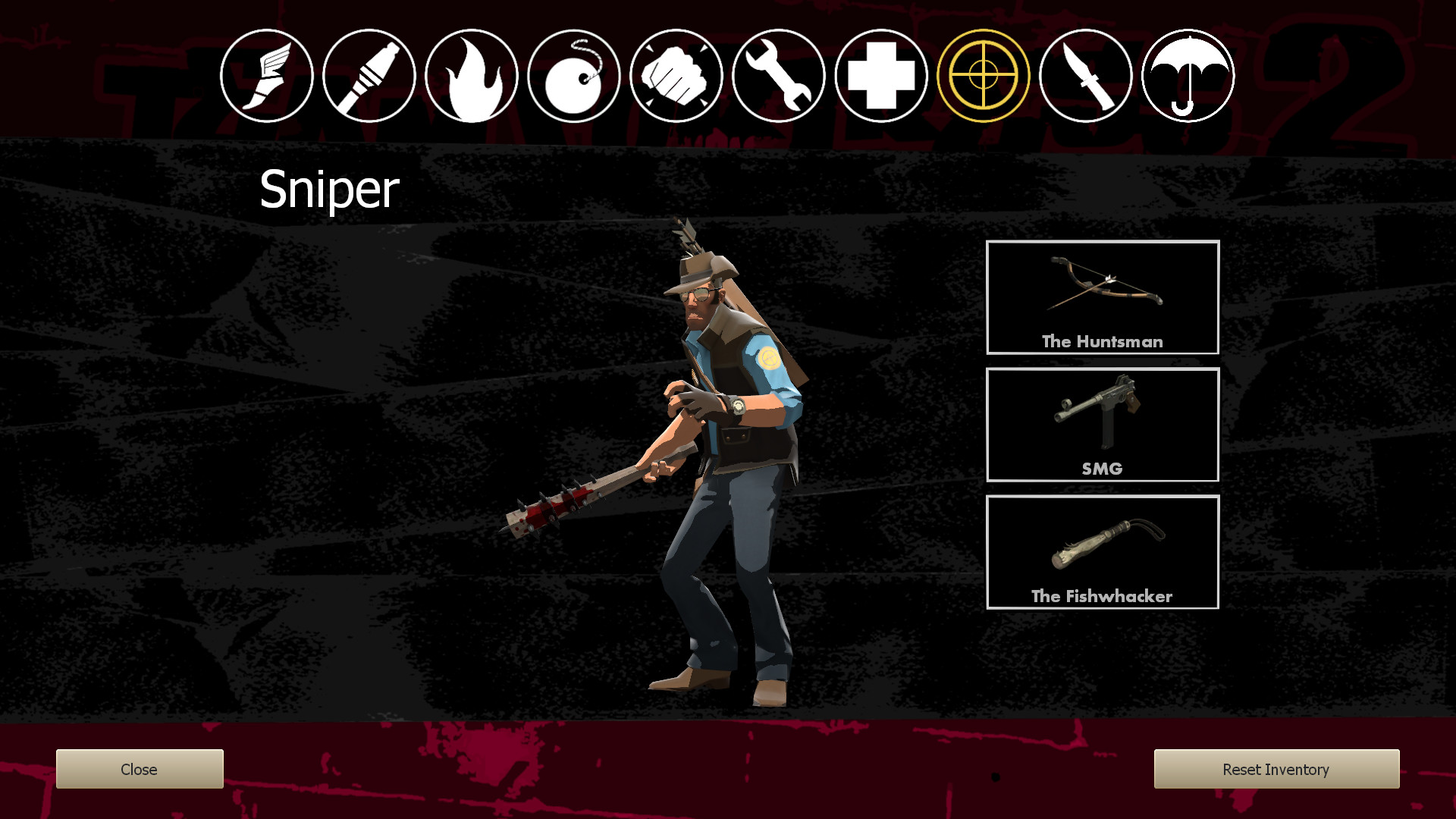This screenshot has width=1456, height=819.
Task: Click the highlighted Sniper crosshair icon
Action: (x=985, y=75)
